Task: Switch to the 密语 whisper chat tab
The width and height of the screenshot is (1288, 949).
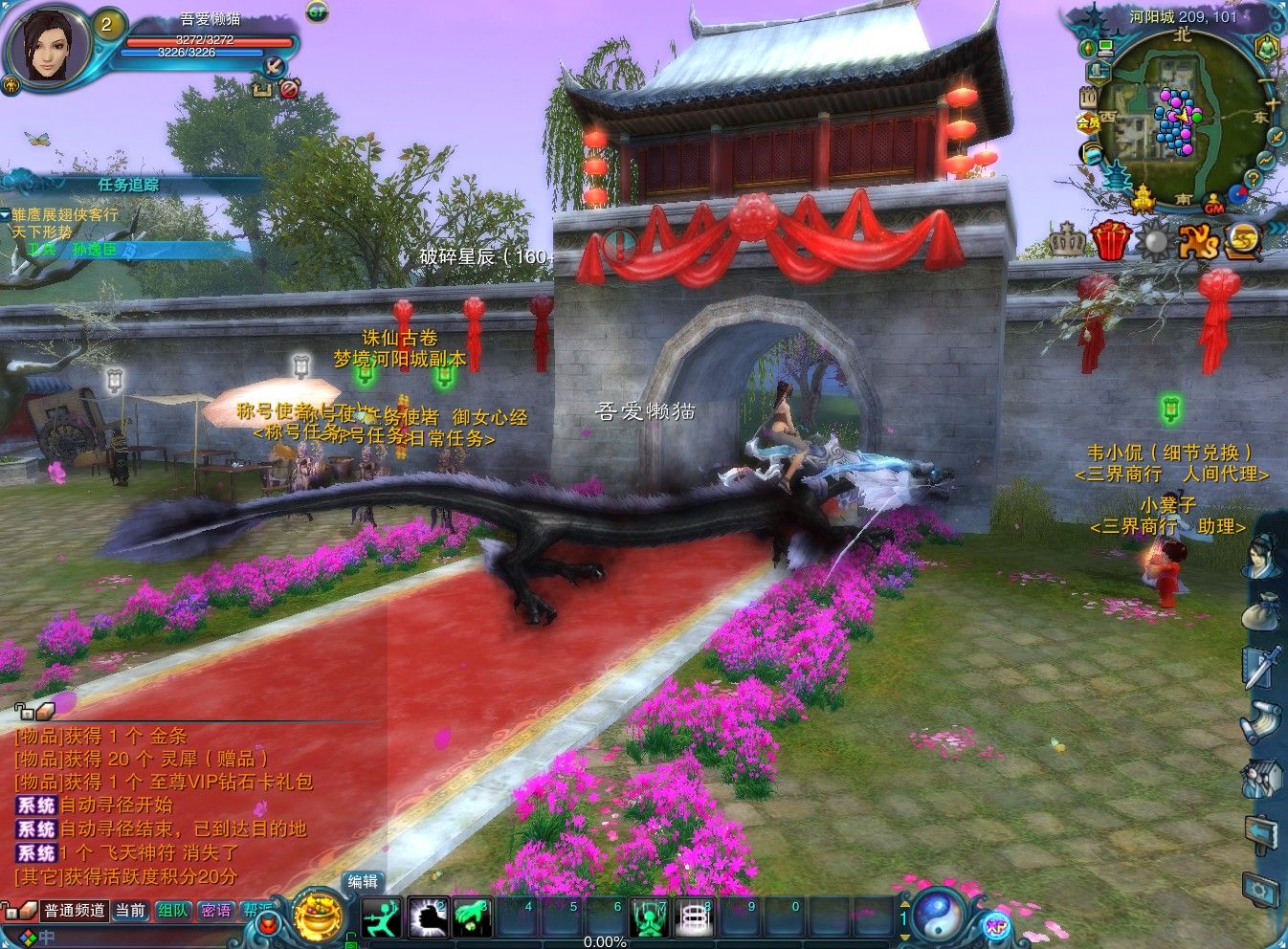Action: pos(215,911)
